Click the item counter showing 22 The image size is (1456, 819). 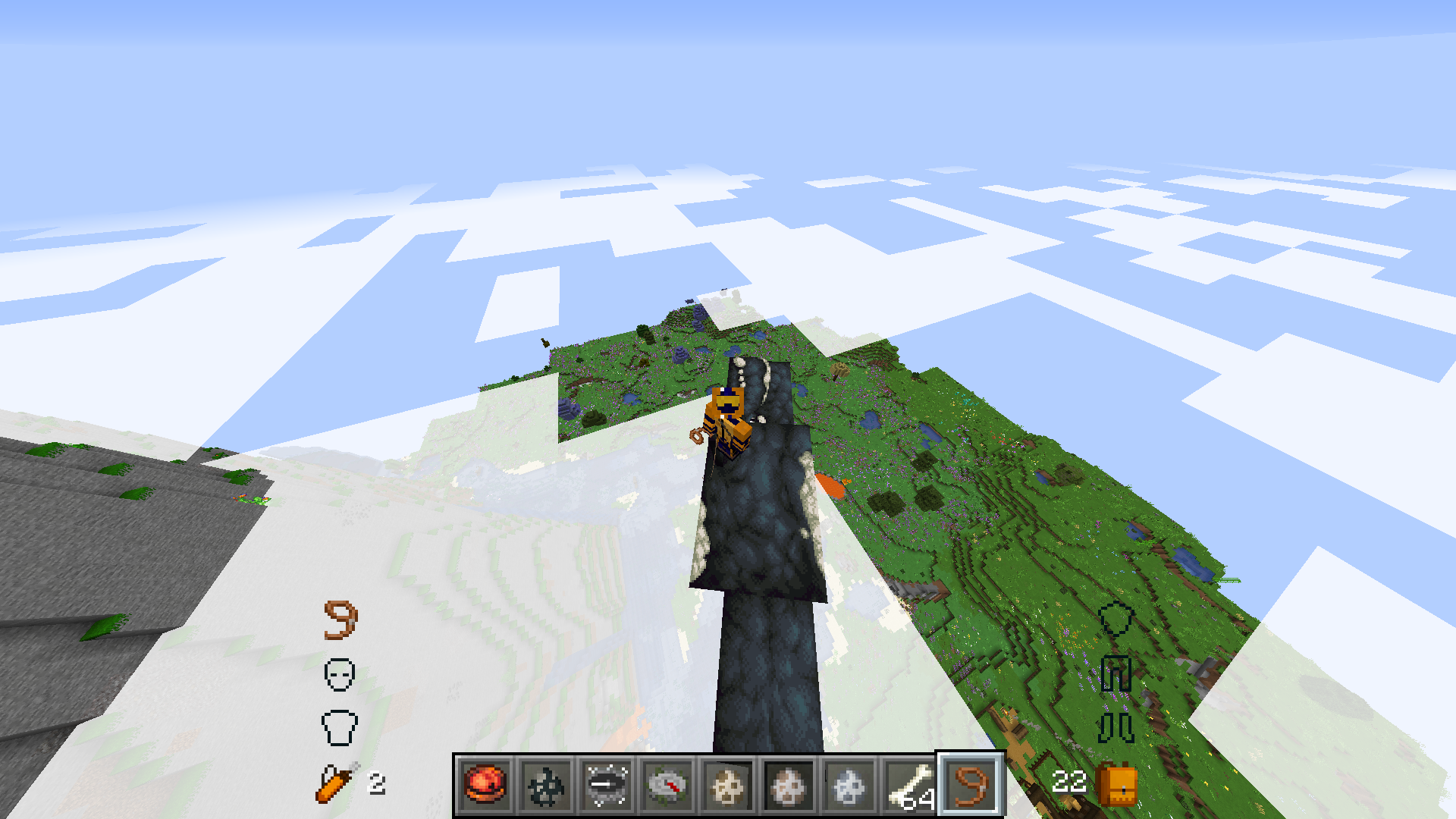(x=1071, y=783)
